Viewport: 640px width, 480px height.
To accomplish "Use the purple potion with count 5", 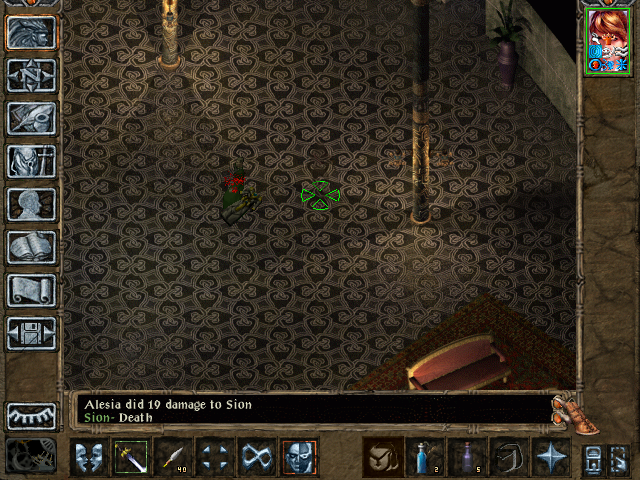I will (x=467, y=457).
